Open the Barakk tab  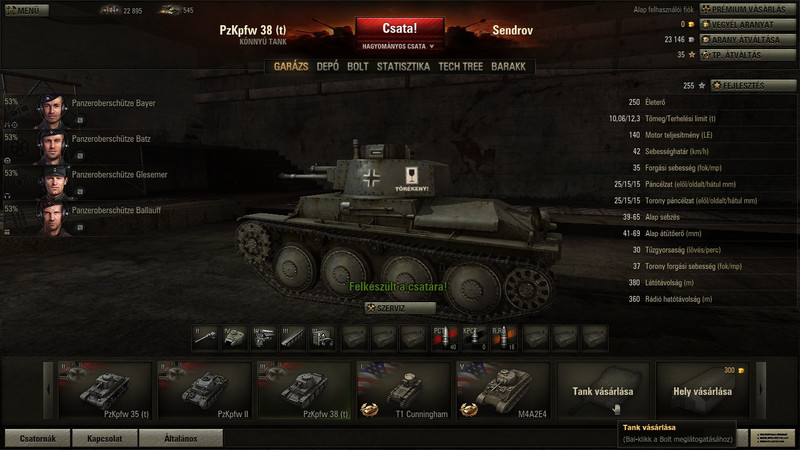(x=509, y=66)
